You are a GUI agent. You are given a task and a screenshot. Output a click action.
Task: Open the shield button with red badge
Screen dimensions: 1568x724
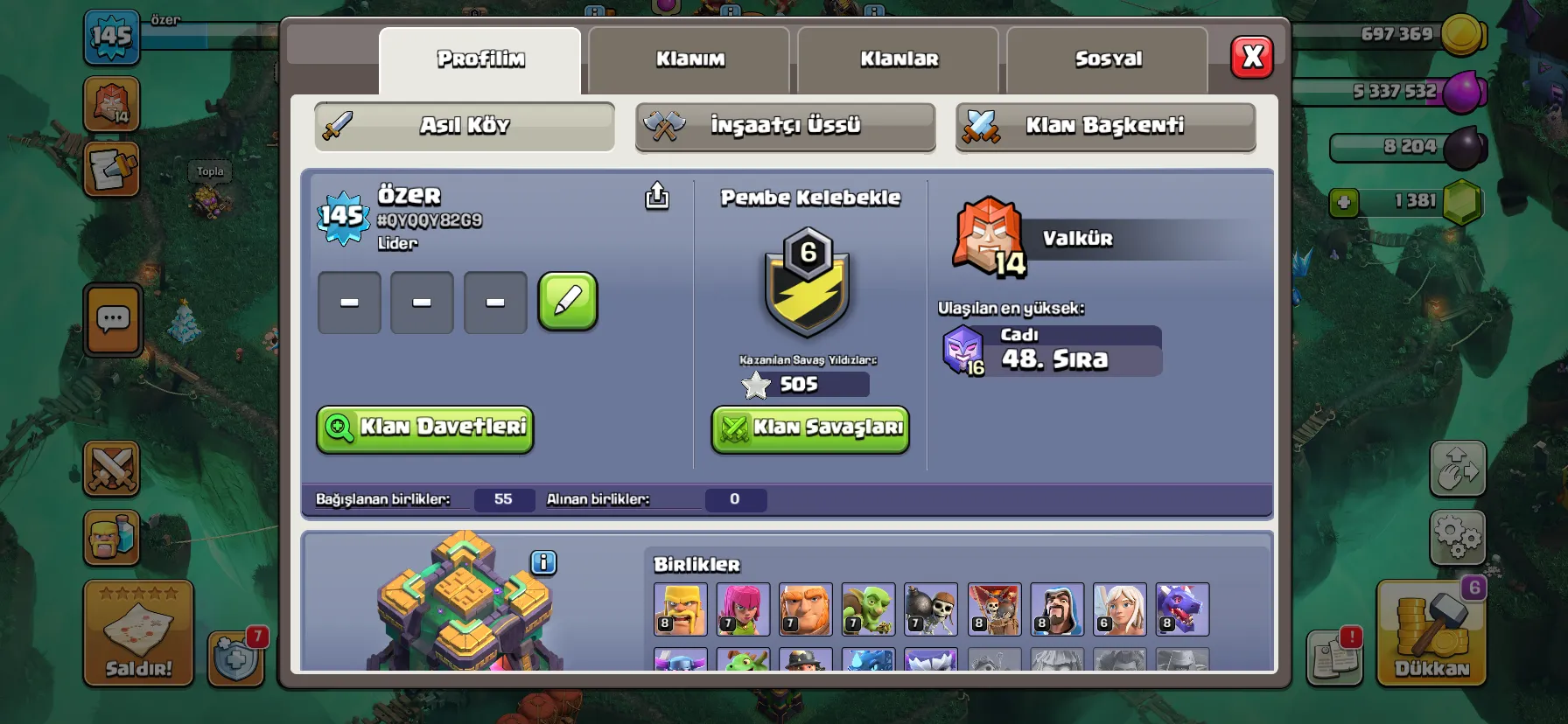tap(236, 658)
